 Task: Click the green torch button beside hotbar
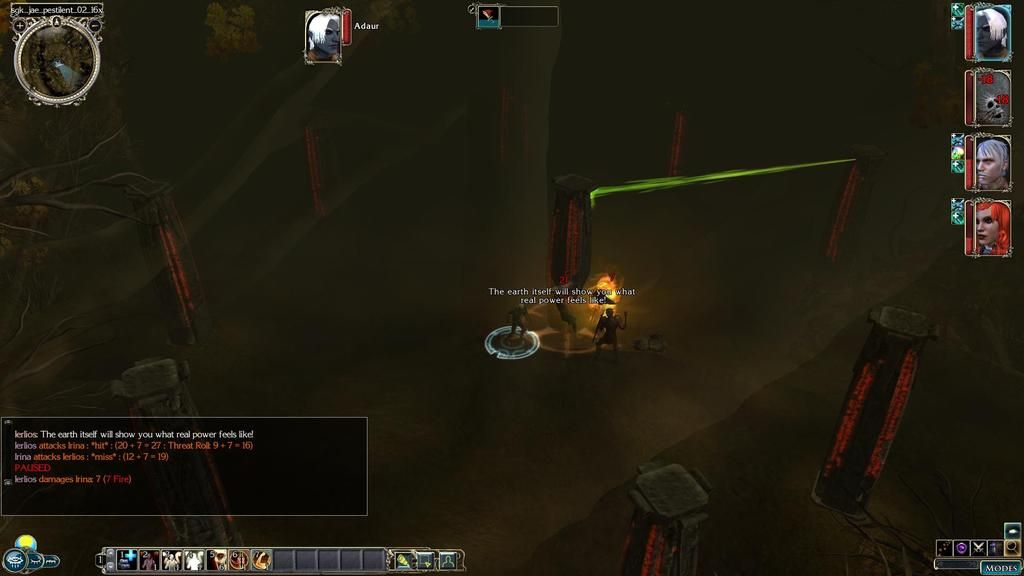tap(404, 560)
